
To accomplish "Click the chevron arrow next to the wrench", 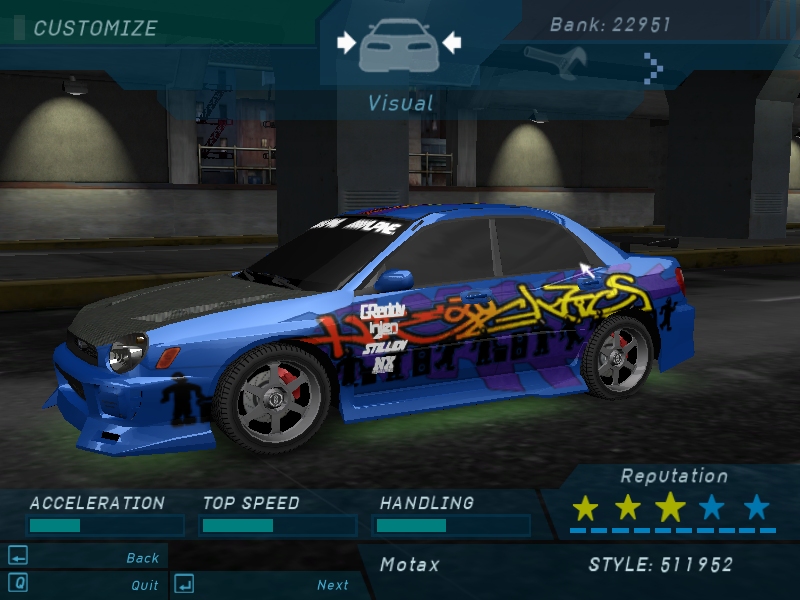I will tap(653, 67).
